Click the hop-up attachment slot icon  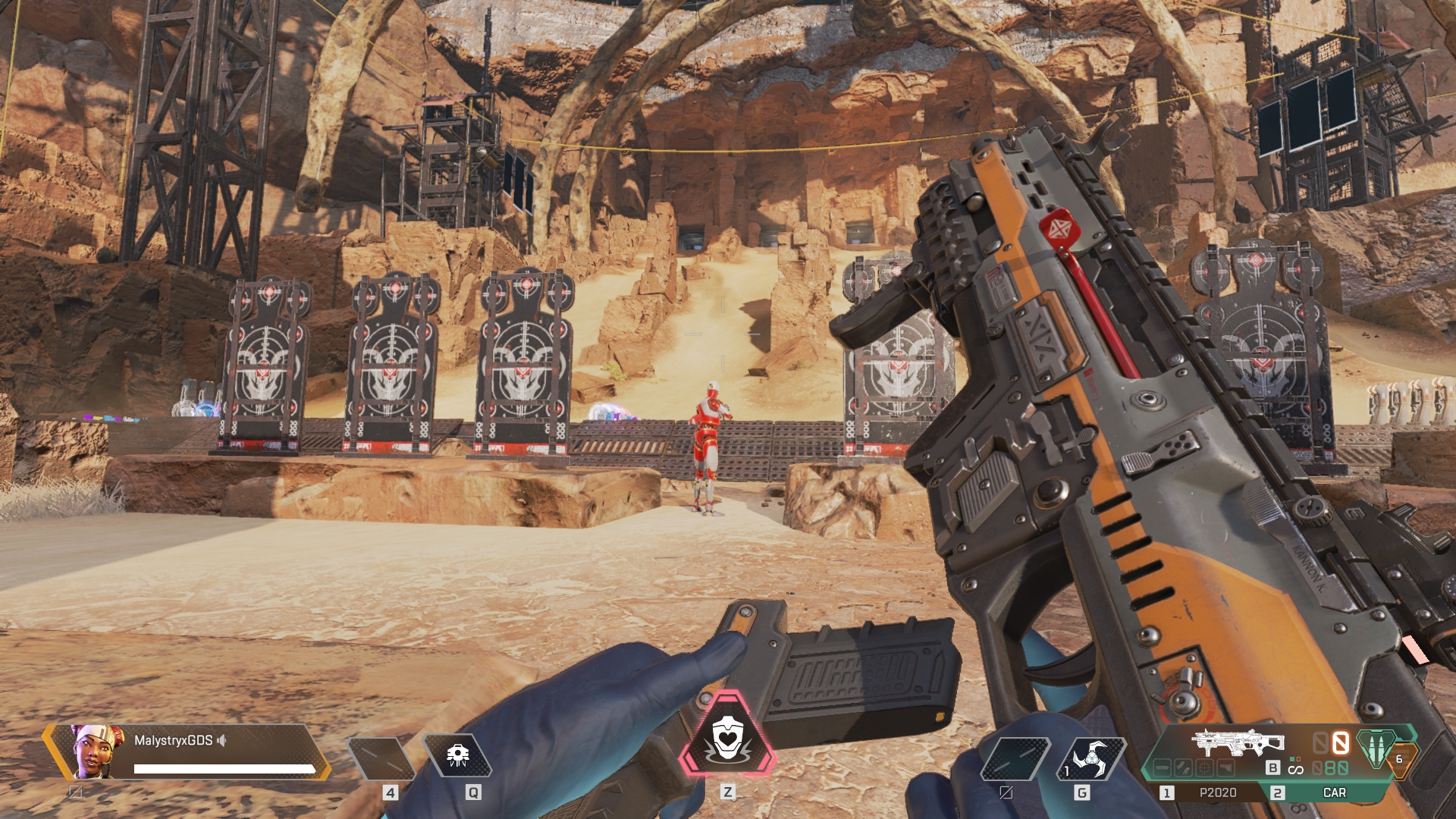tap(1225, 768)
